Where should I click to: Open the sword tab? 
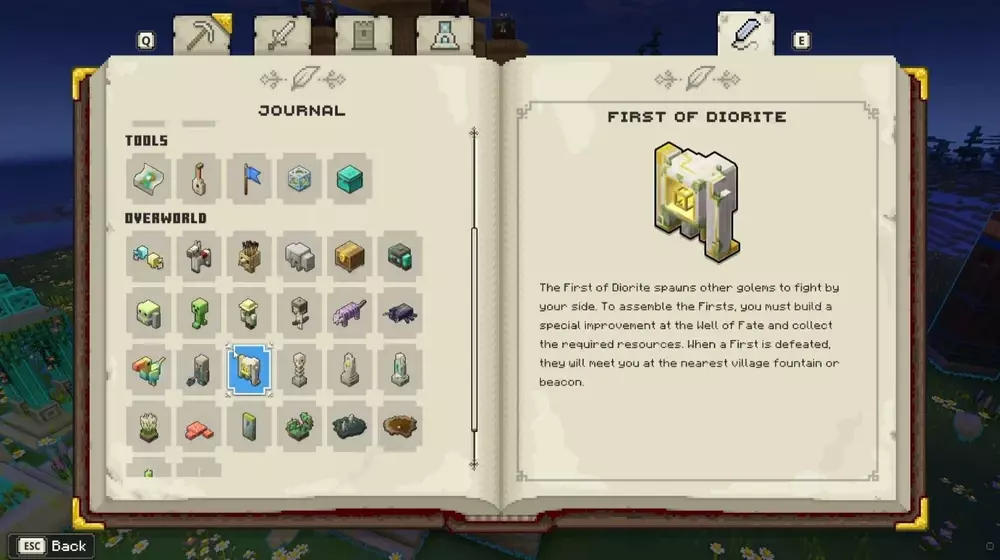pyautogui.click(x=281, y=36)
